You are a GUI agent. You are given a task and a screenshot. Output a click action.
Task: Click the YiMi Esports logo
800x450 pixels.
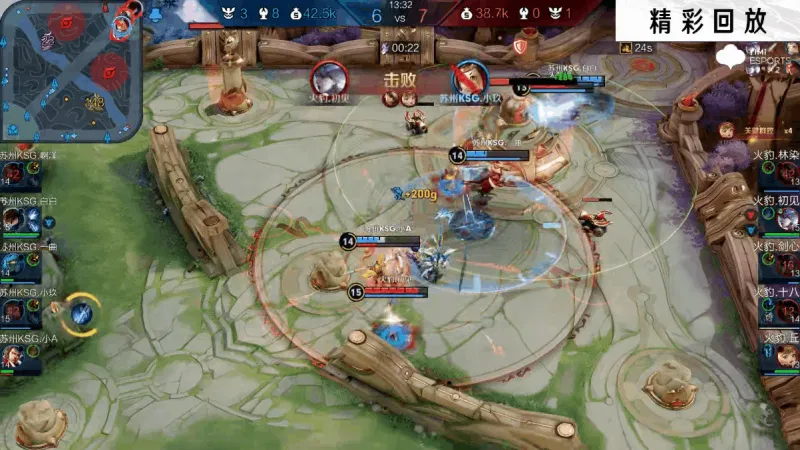(740, 58)
